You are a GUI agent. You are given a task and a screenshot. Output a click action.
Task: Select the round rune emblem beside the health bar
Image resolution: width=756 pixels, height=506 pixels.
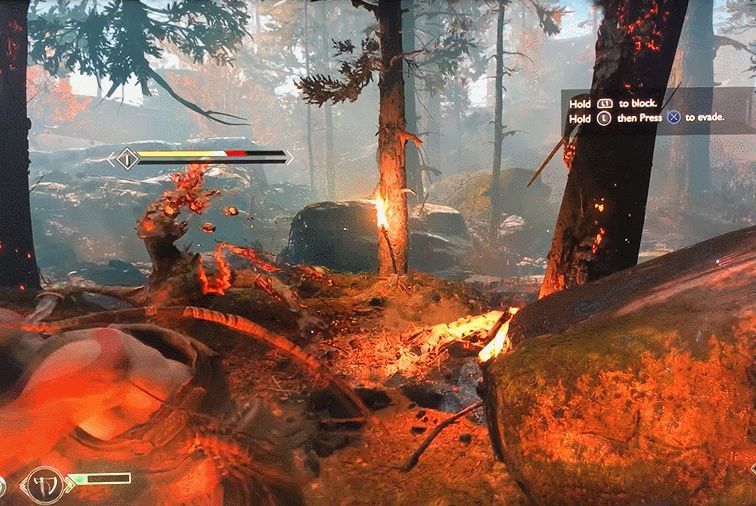coord(43,483)
